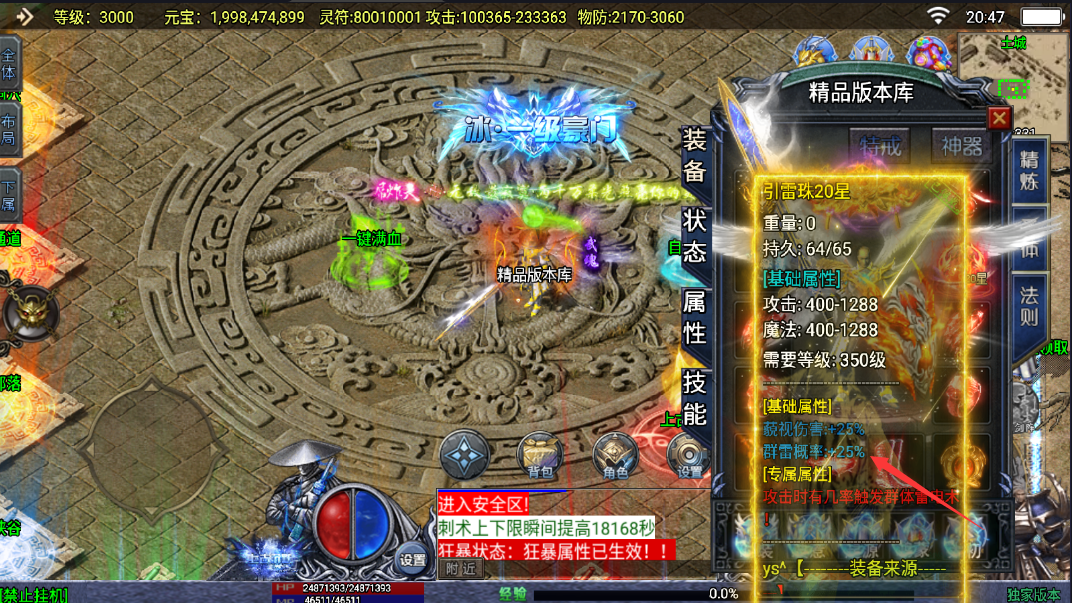
Task: Tap the four-point star skill button
Action: (465, 455)
